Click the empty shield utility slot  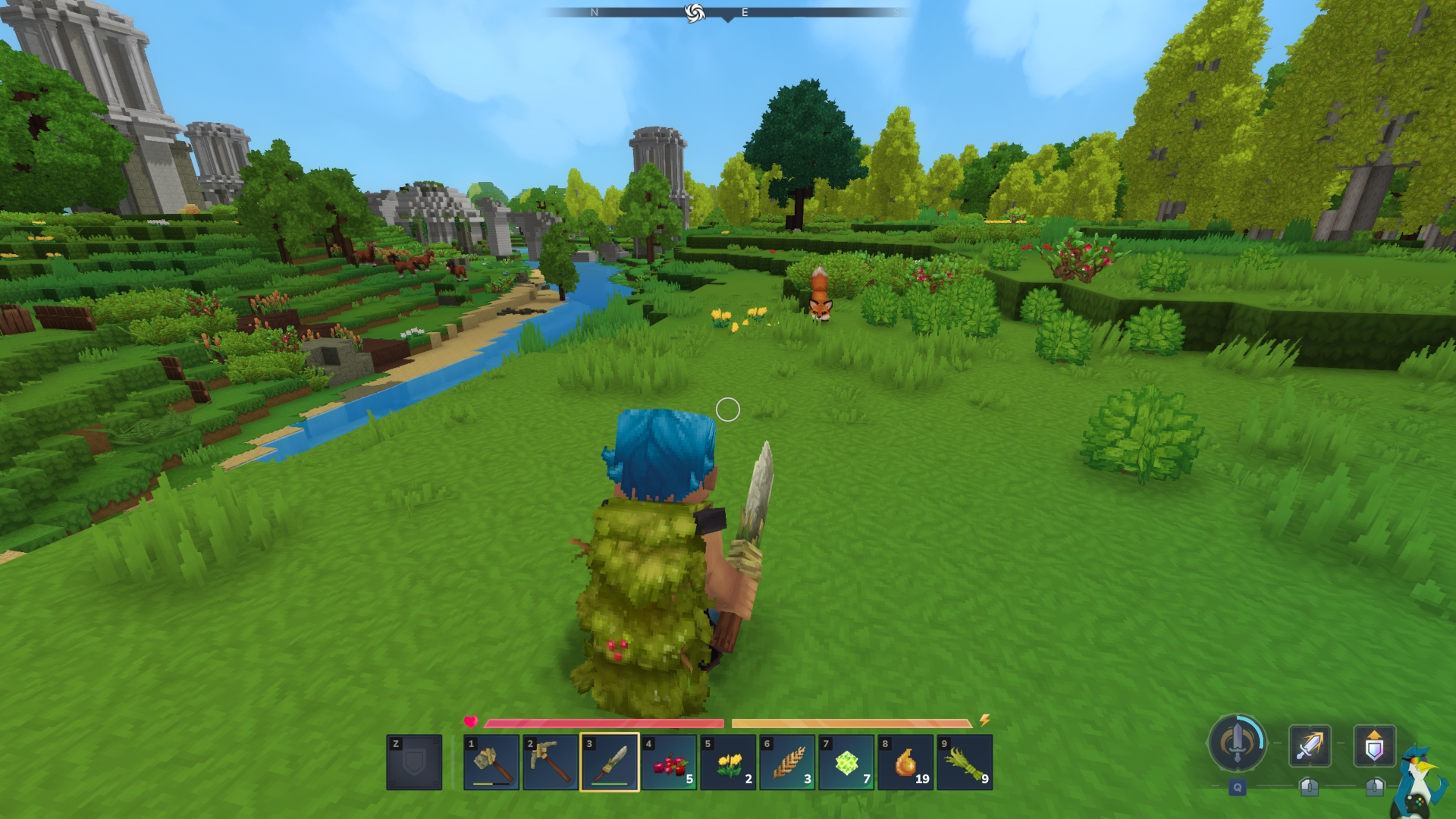coord(414,762)
